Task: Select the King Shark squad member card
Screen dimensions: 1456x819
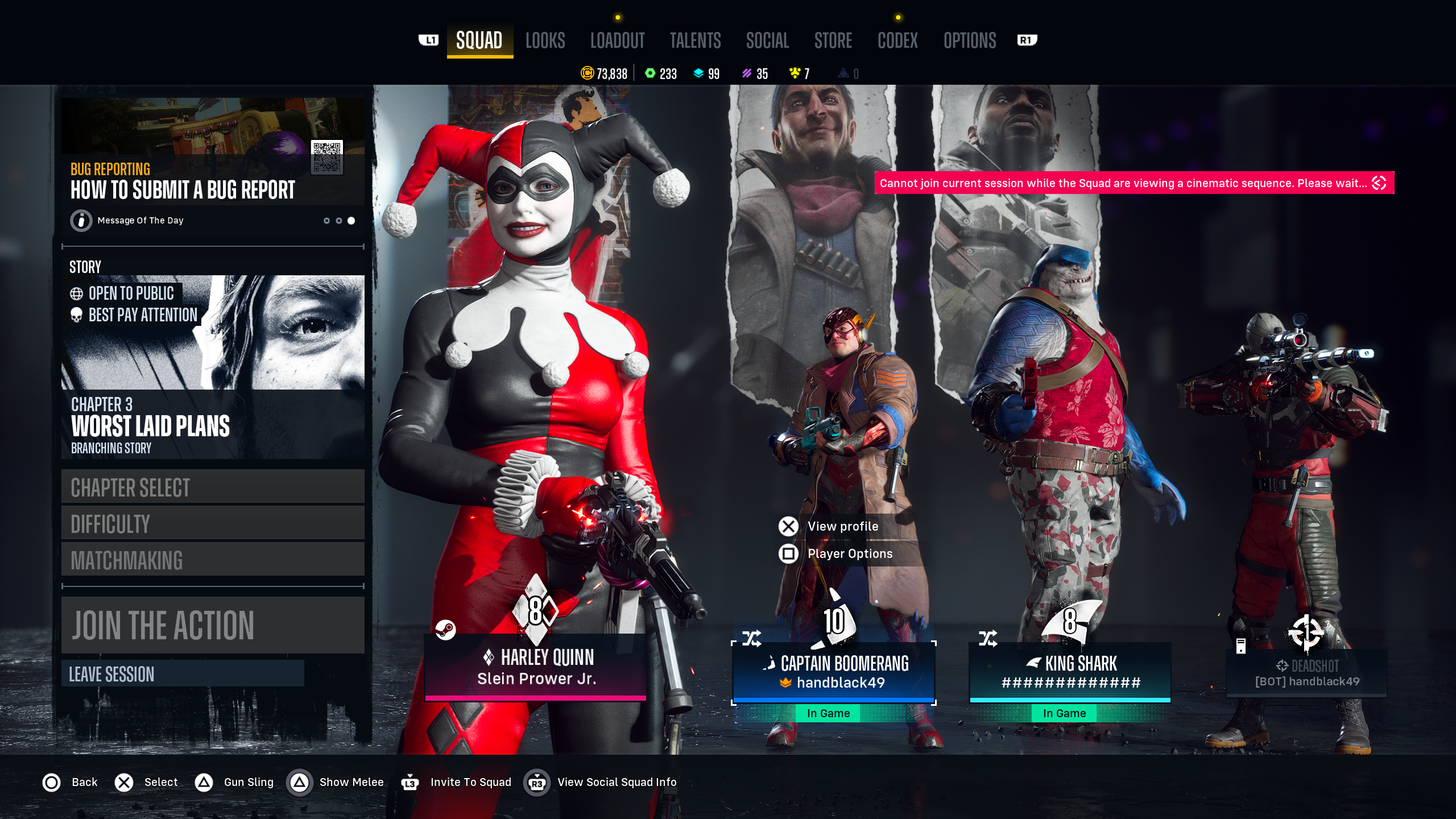Action: 1070,672
